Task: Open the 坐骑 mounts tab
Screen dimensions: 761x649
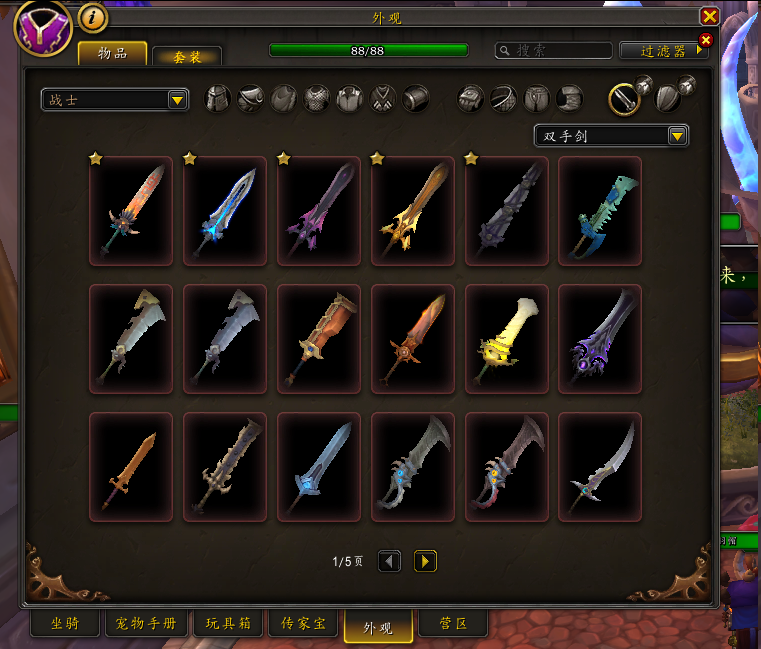Action: pos(65,624)
